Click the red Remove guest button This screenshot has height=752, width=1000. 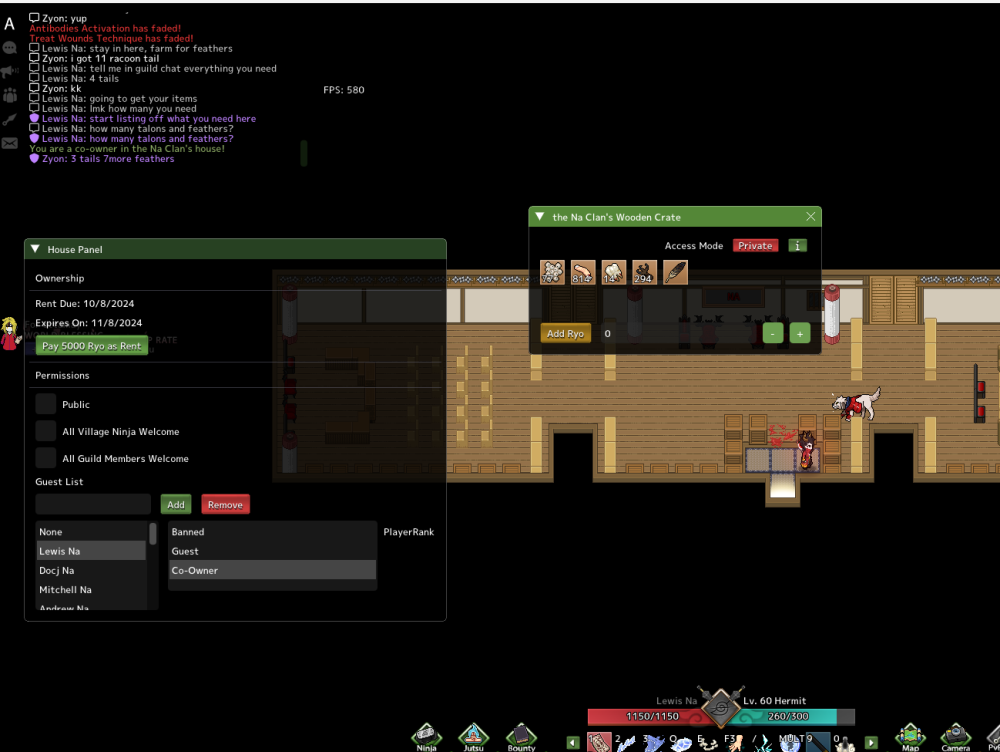pyautogui.click(x=225, y=505)
